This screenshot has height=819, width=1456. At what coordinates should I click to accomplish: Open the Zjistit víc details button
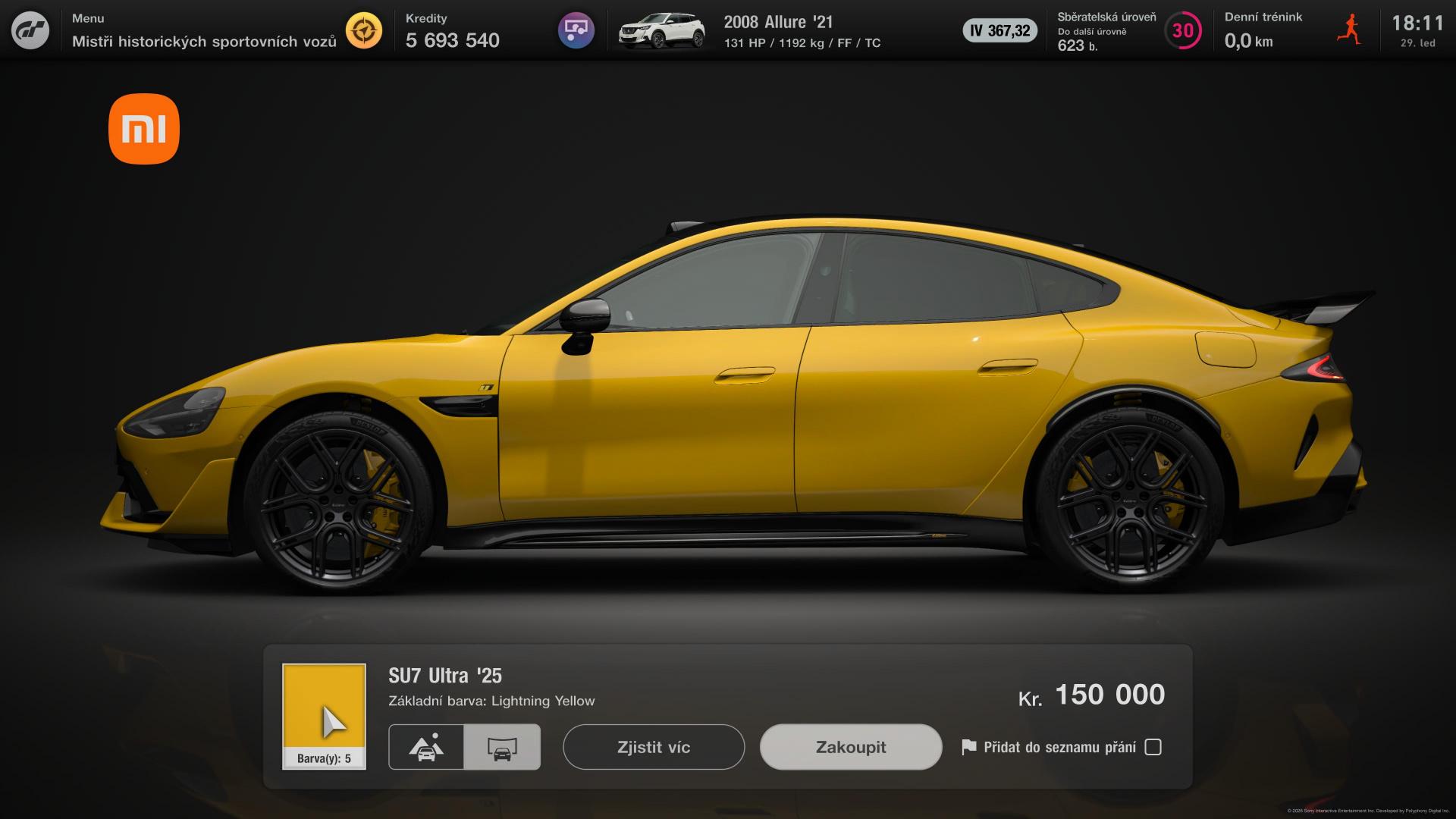click(653, 747)
